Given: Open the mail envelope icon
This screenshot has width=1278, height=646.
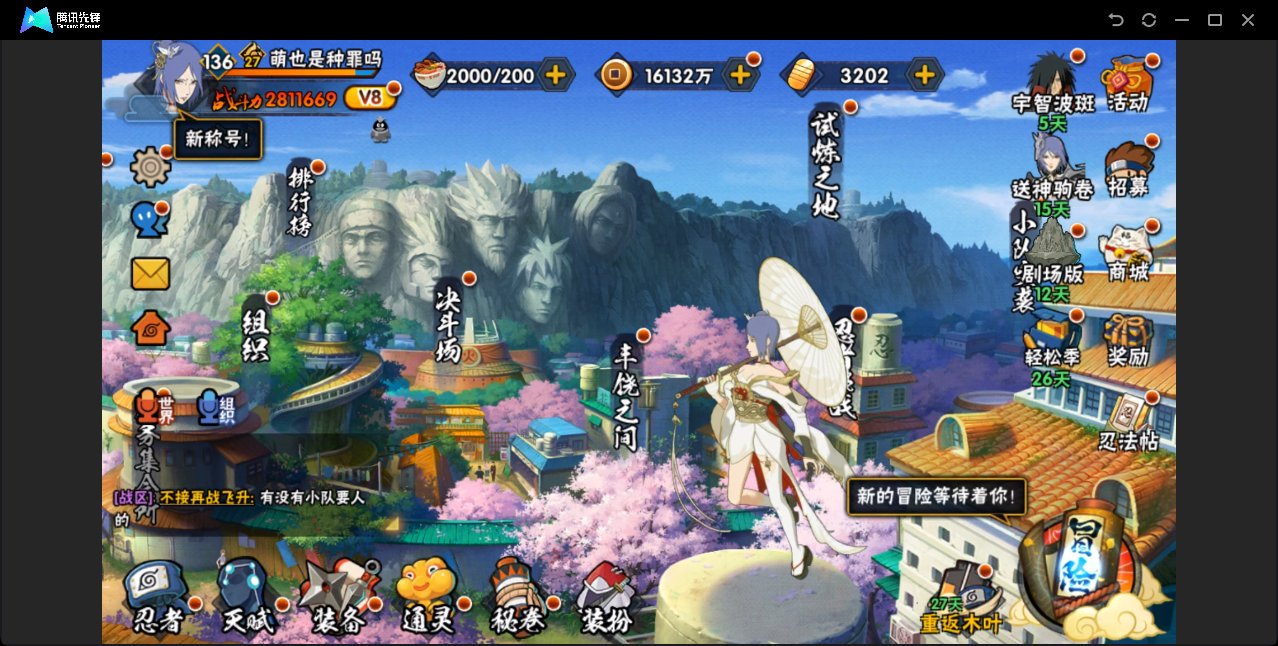Looking at the screenshot, I should click(x=150, y=273).
